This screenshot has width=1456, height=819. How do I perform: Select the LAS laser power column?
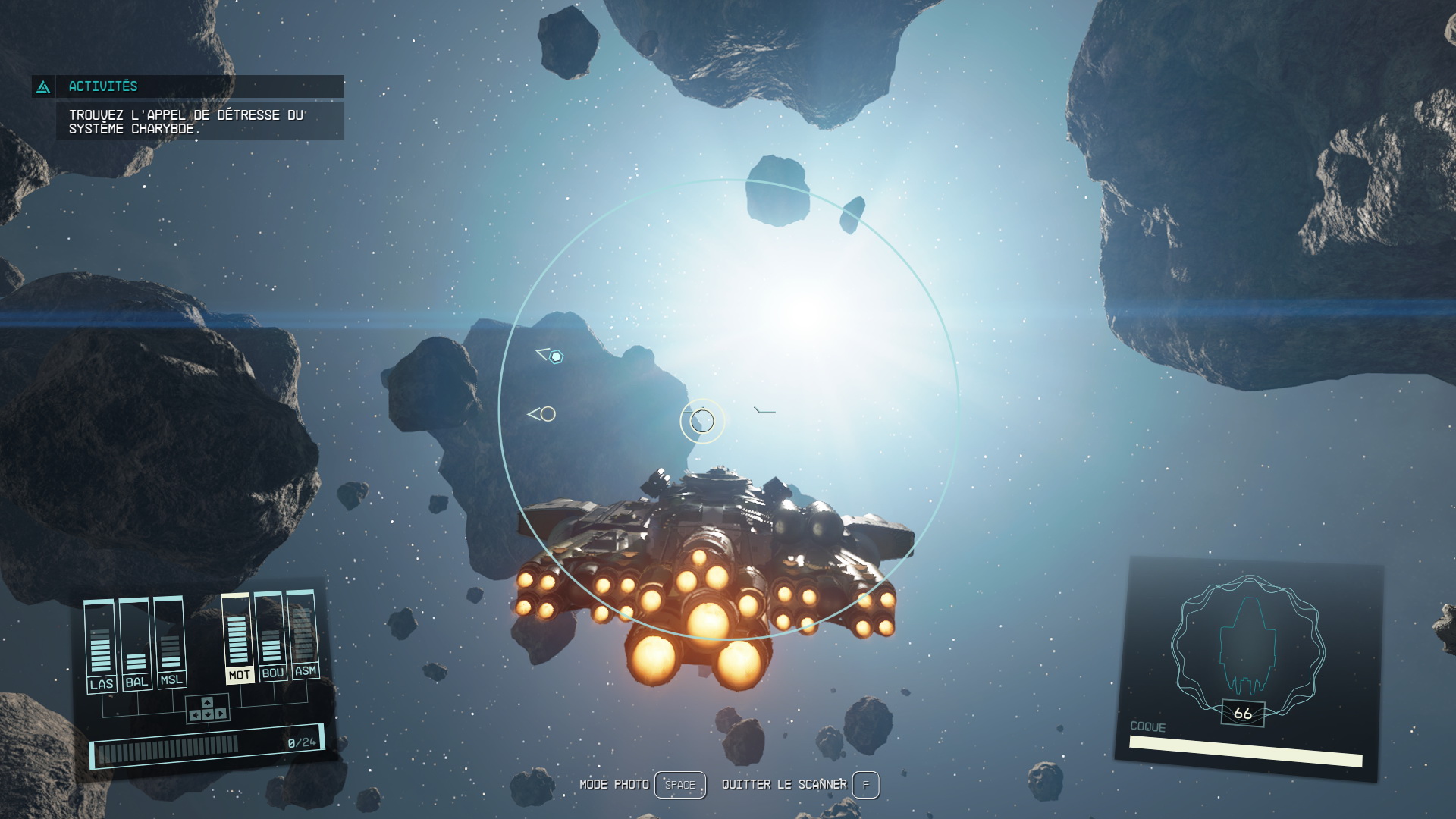click(x=101, y=644)
